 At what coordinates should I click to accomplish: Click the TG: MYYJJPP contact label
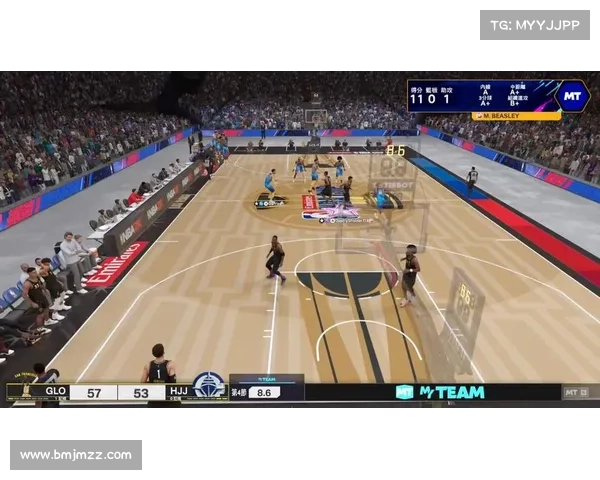535,24
